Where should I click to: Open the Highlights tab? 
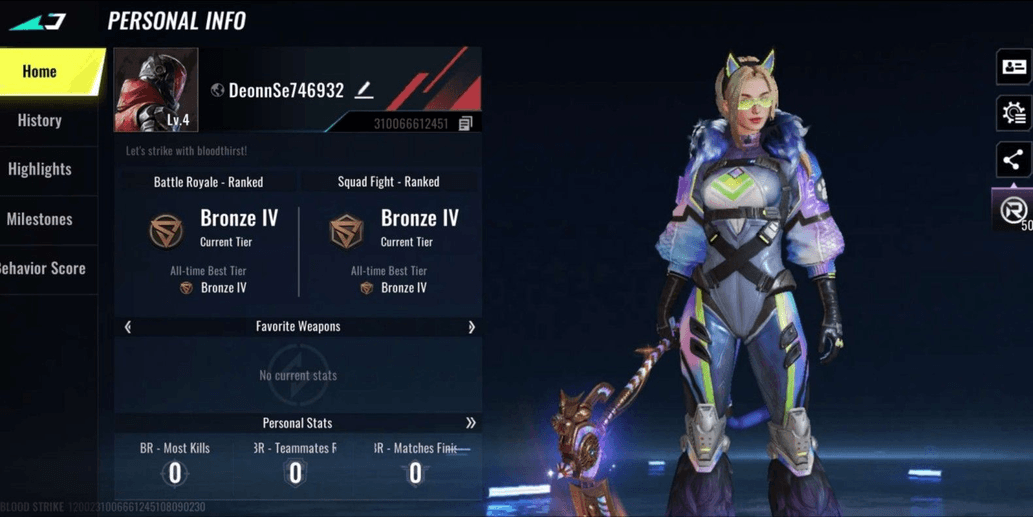click(x=40, y=170)
